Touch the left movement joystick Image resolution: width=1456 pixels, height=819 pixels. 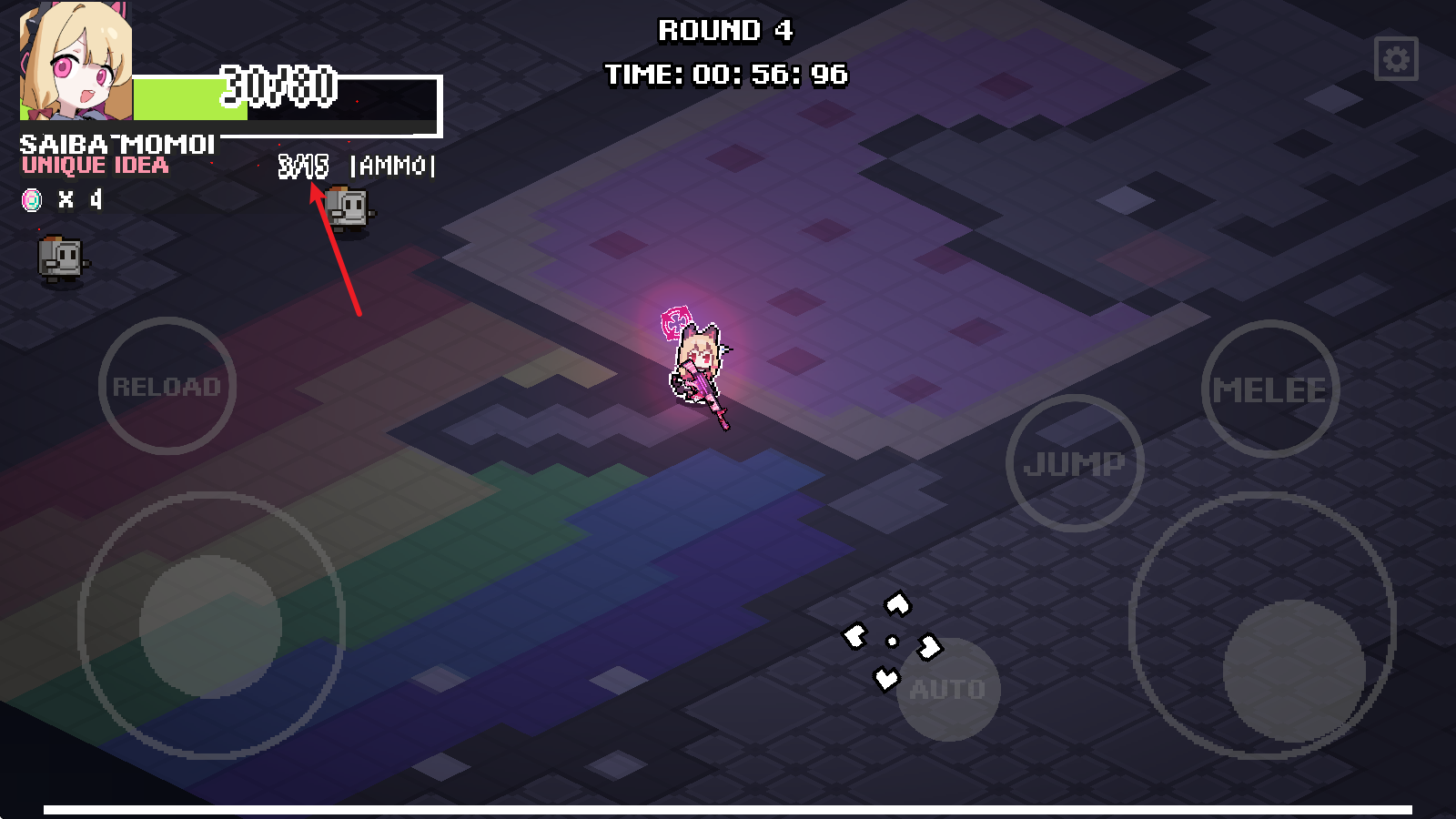click(210, 626)
